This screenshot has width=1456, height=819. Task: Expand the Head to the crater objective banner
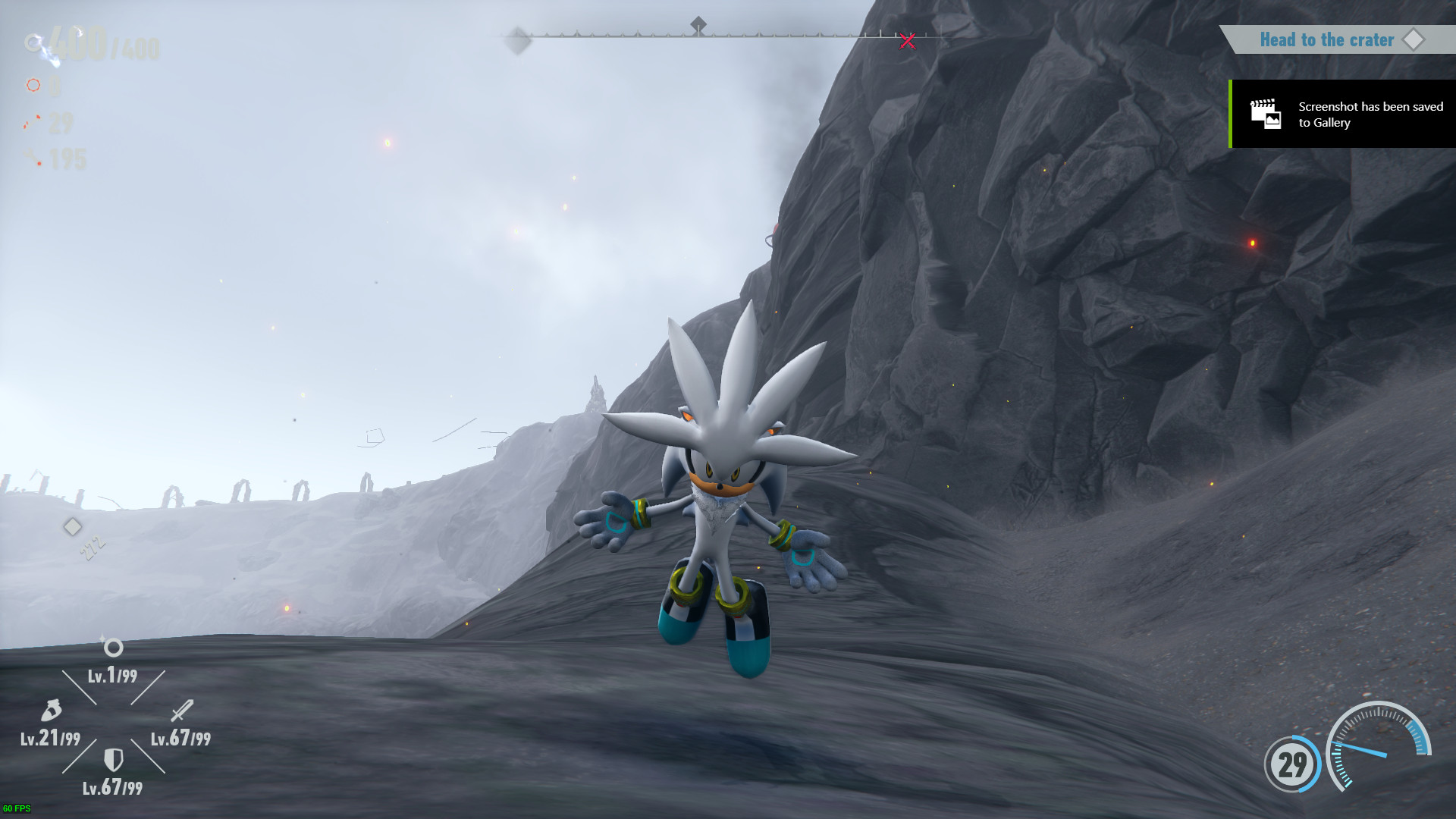tap(1328, 39)
